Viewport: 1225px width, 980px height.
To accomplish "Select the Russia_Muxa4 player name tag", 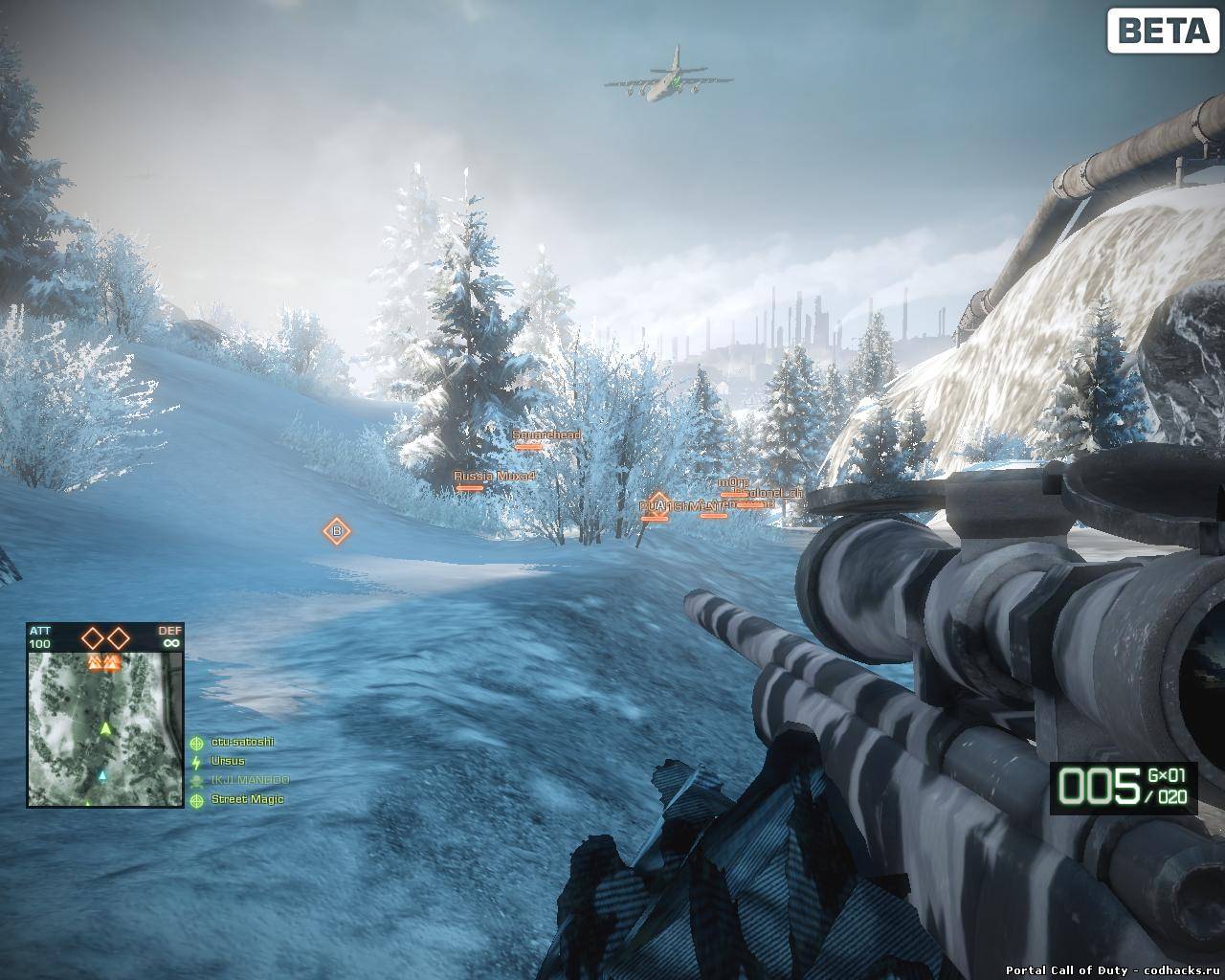I will point(494,476).
